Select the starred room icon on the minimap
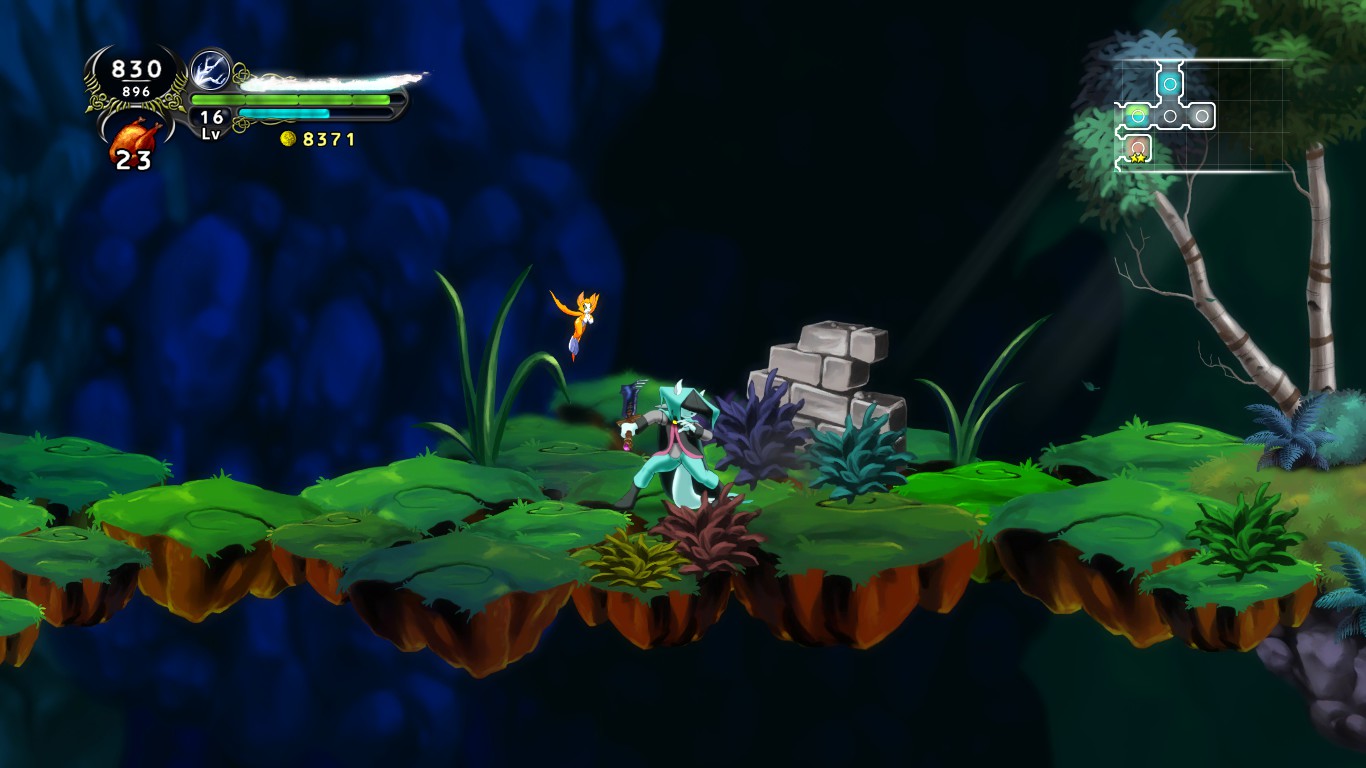Image resolution: width=1366 pixels, height=768 pixels. tap(1137, 147)
